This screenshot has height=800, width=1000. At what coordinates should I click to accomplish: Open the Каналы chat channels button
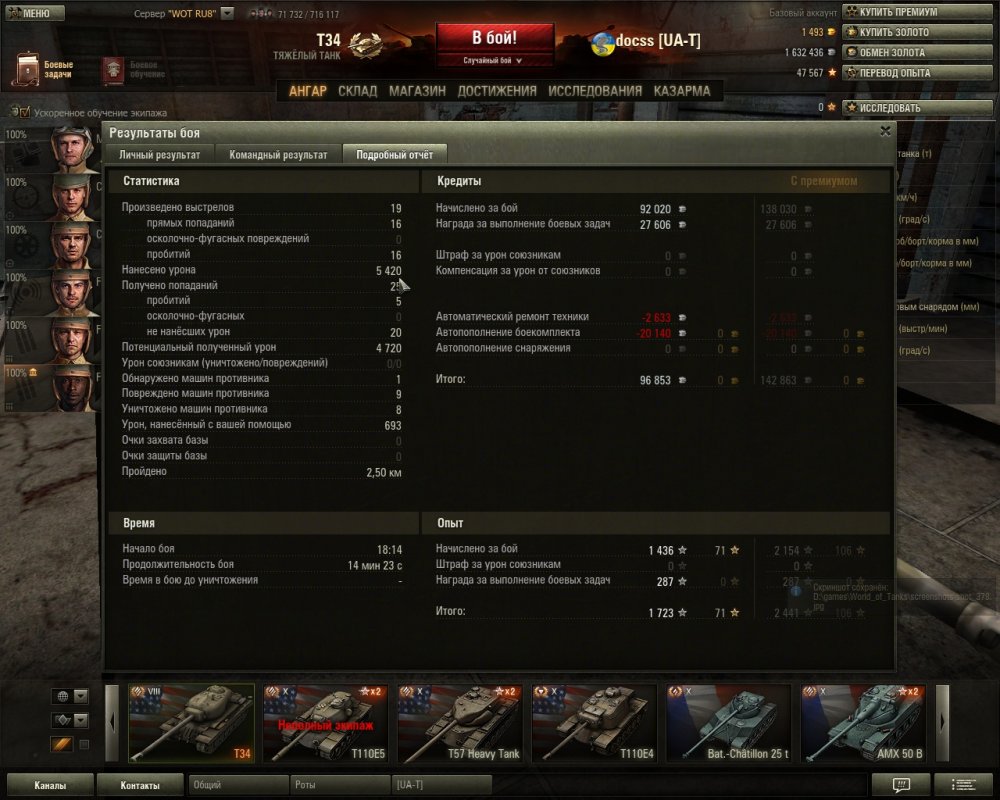point(50,785)
